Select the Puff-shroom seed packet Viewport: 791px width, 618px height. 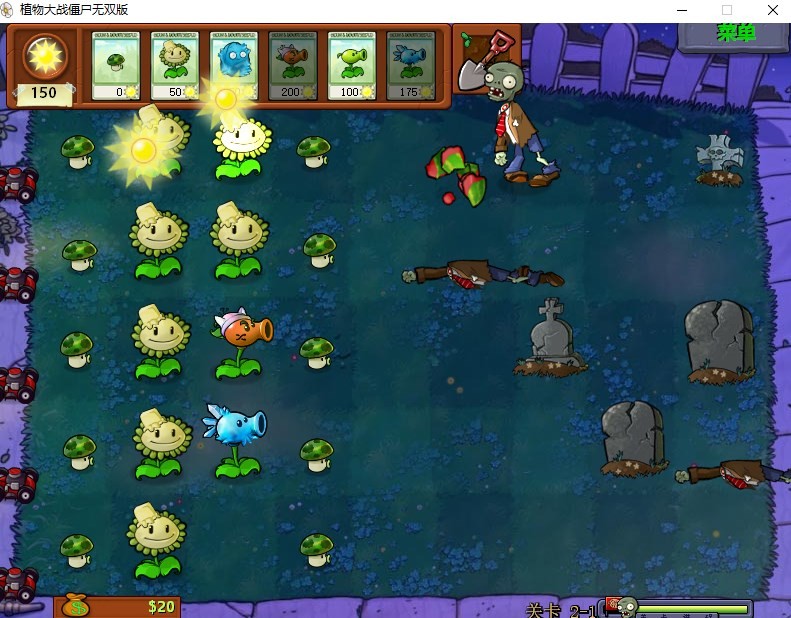coord(115,65)
